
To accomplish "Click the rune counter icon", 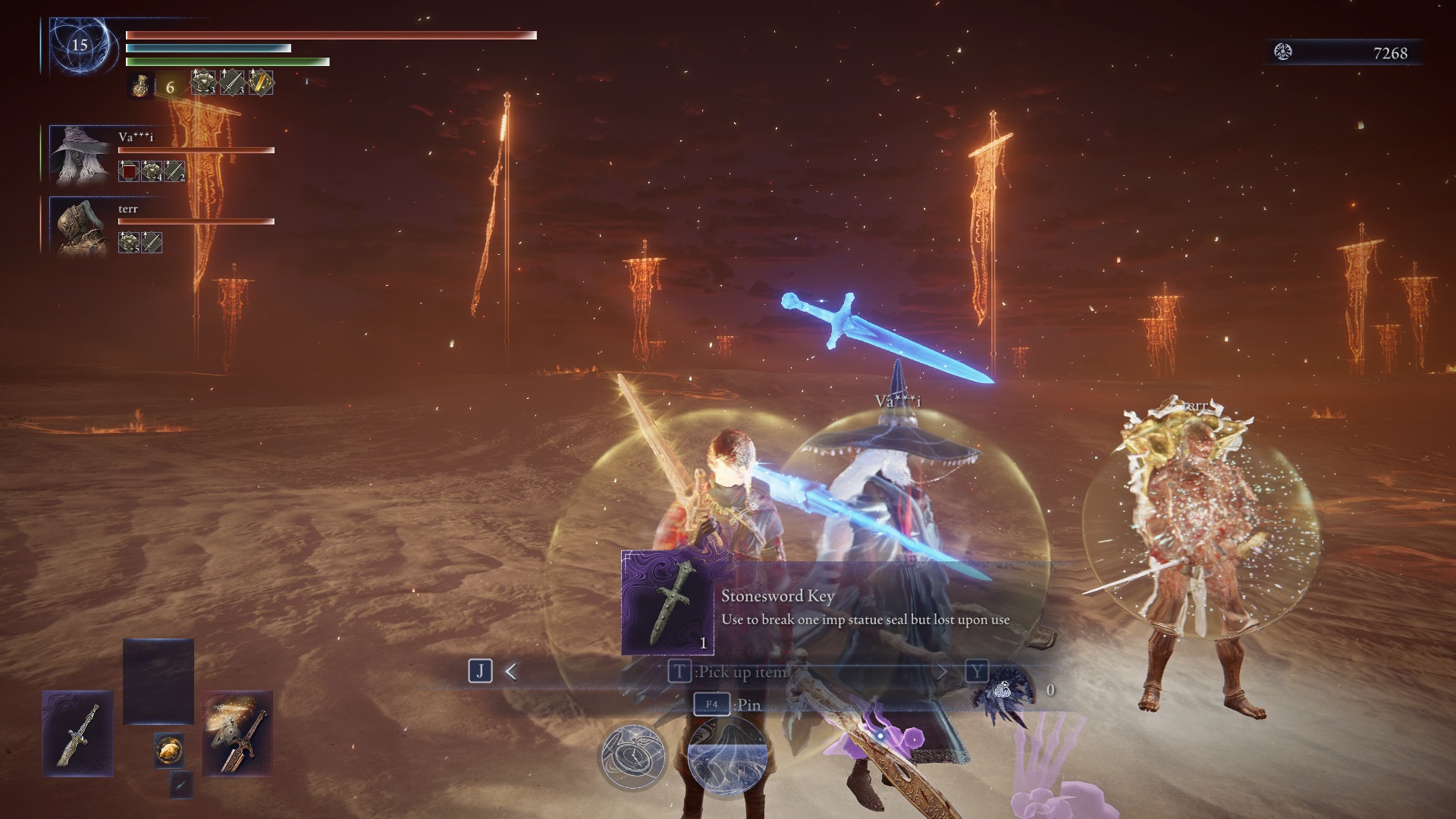I will (x=1283, y=52).
